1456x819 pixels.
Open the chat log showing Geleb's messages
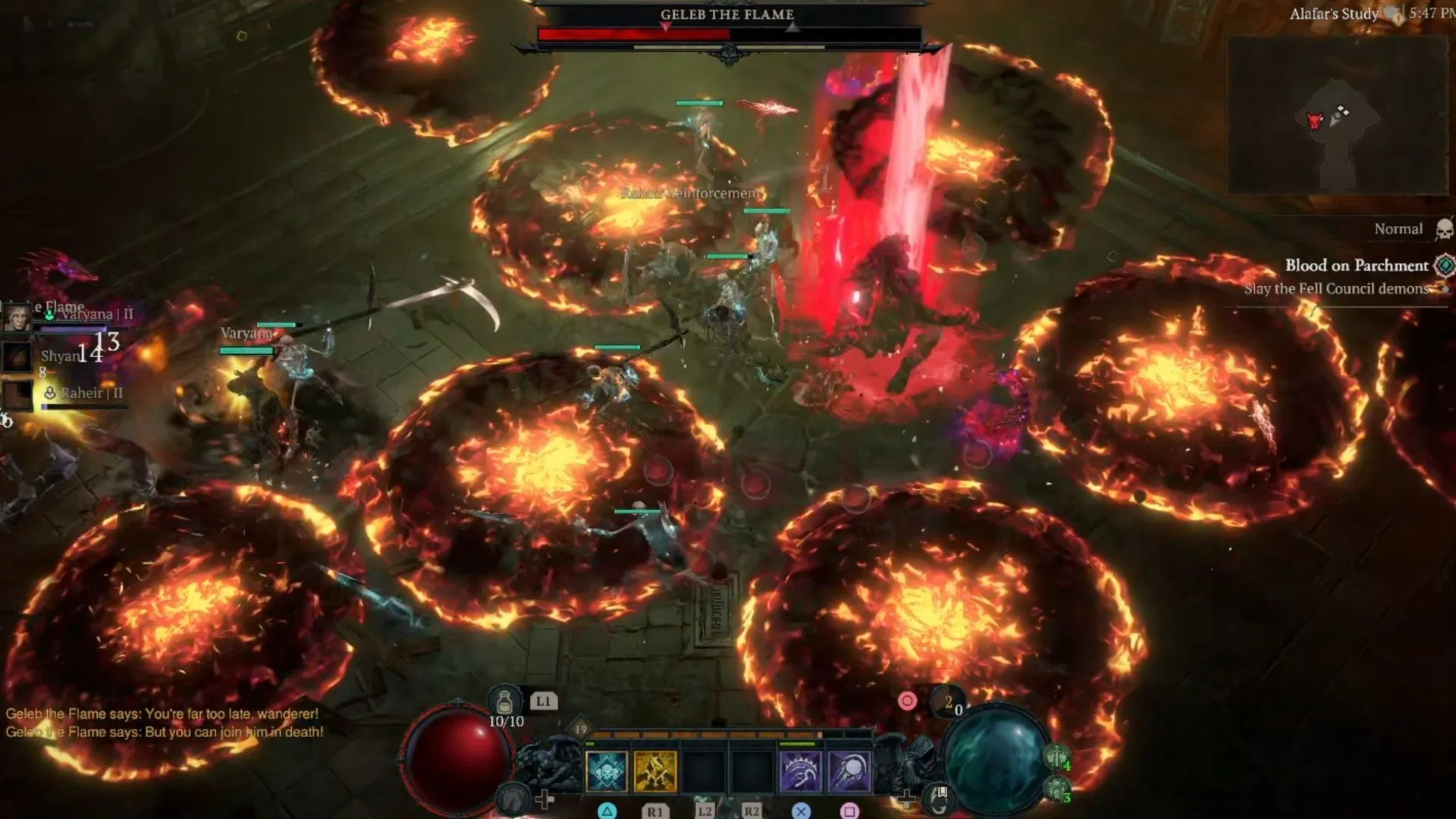(165, 723)
